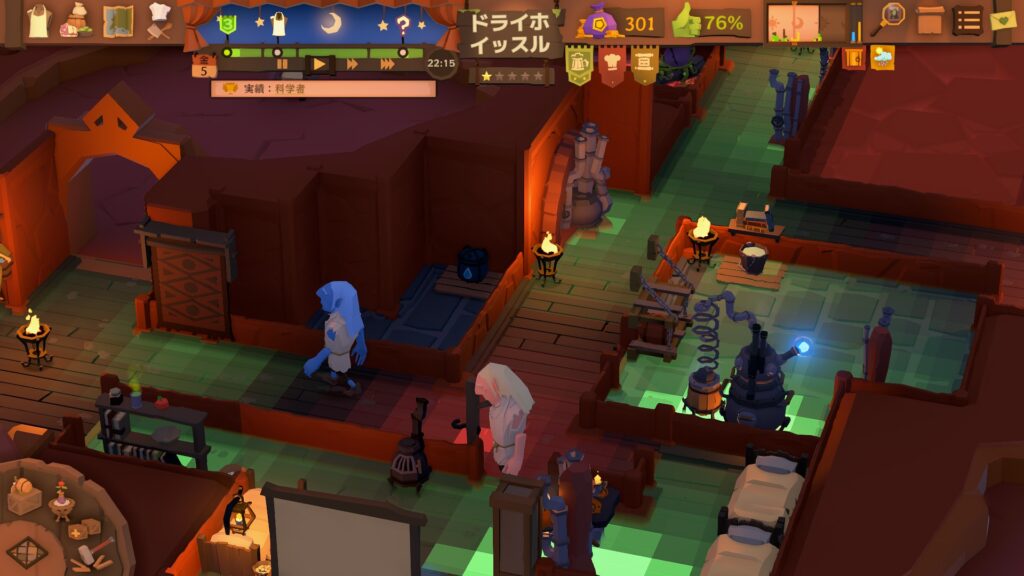Screen dimensions: 1024x576
Task: Select the red chef hat banner
Action: click(612, 63)
